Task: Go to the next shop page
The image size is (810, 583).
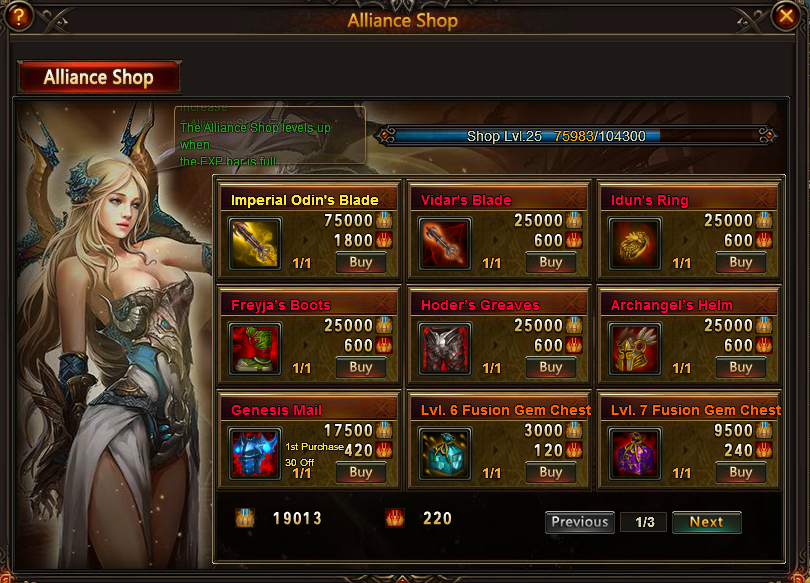Action: 706,522
